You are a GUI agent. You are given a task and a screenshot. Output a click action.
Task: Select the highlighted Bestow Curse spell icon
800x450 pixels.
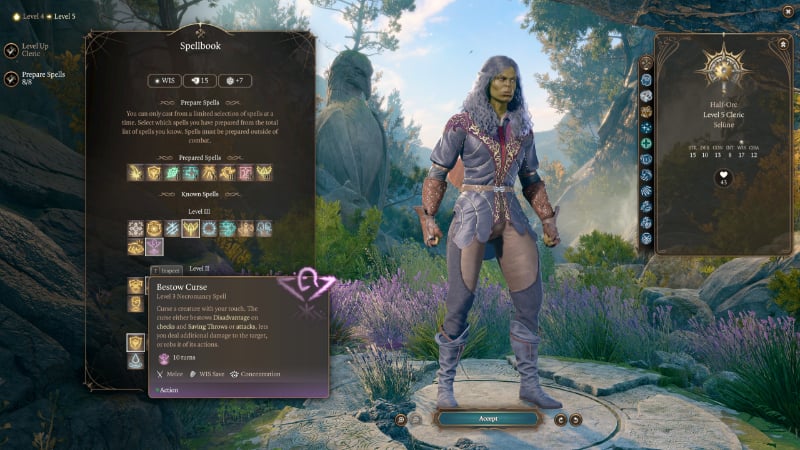click(x=154, y=247)
